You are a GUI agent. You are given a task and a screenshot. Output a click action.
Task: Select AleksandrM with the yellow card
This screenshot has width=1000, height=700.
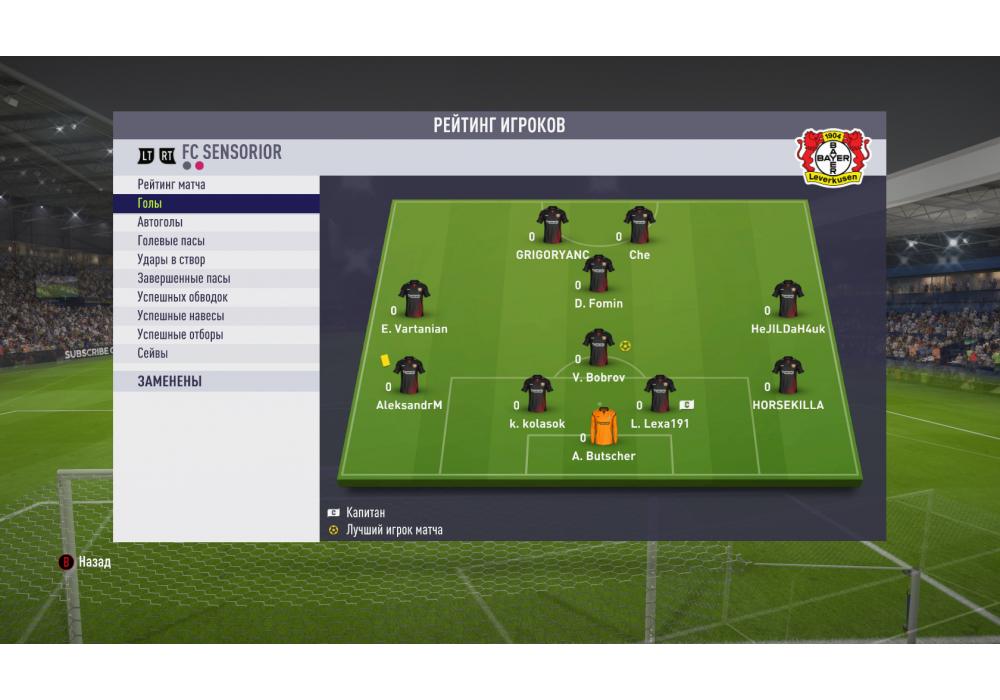click(409, 376)
